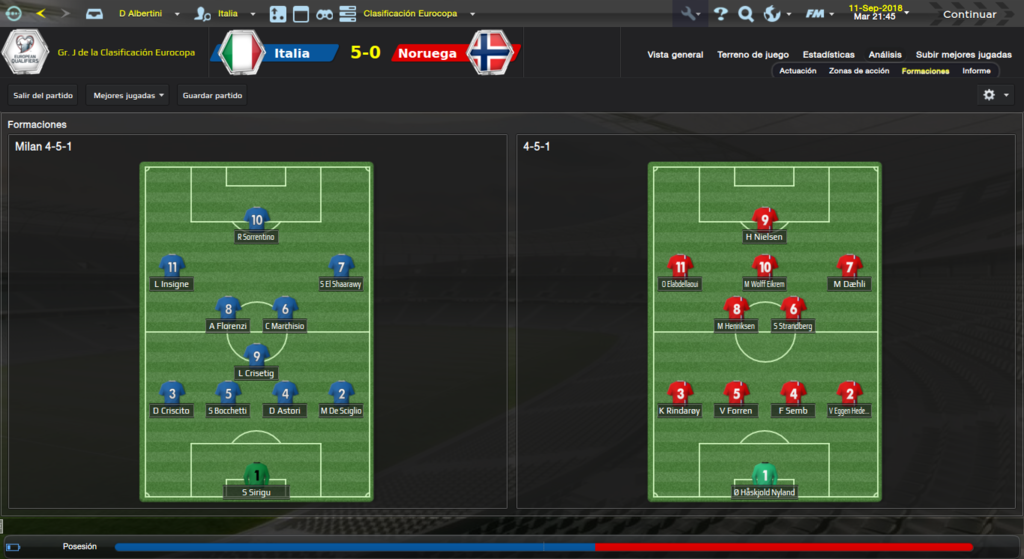Switch to the Actuación sub-tab
The height and width of the screenshot is (559, 1024).
(798, 71)
